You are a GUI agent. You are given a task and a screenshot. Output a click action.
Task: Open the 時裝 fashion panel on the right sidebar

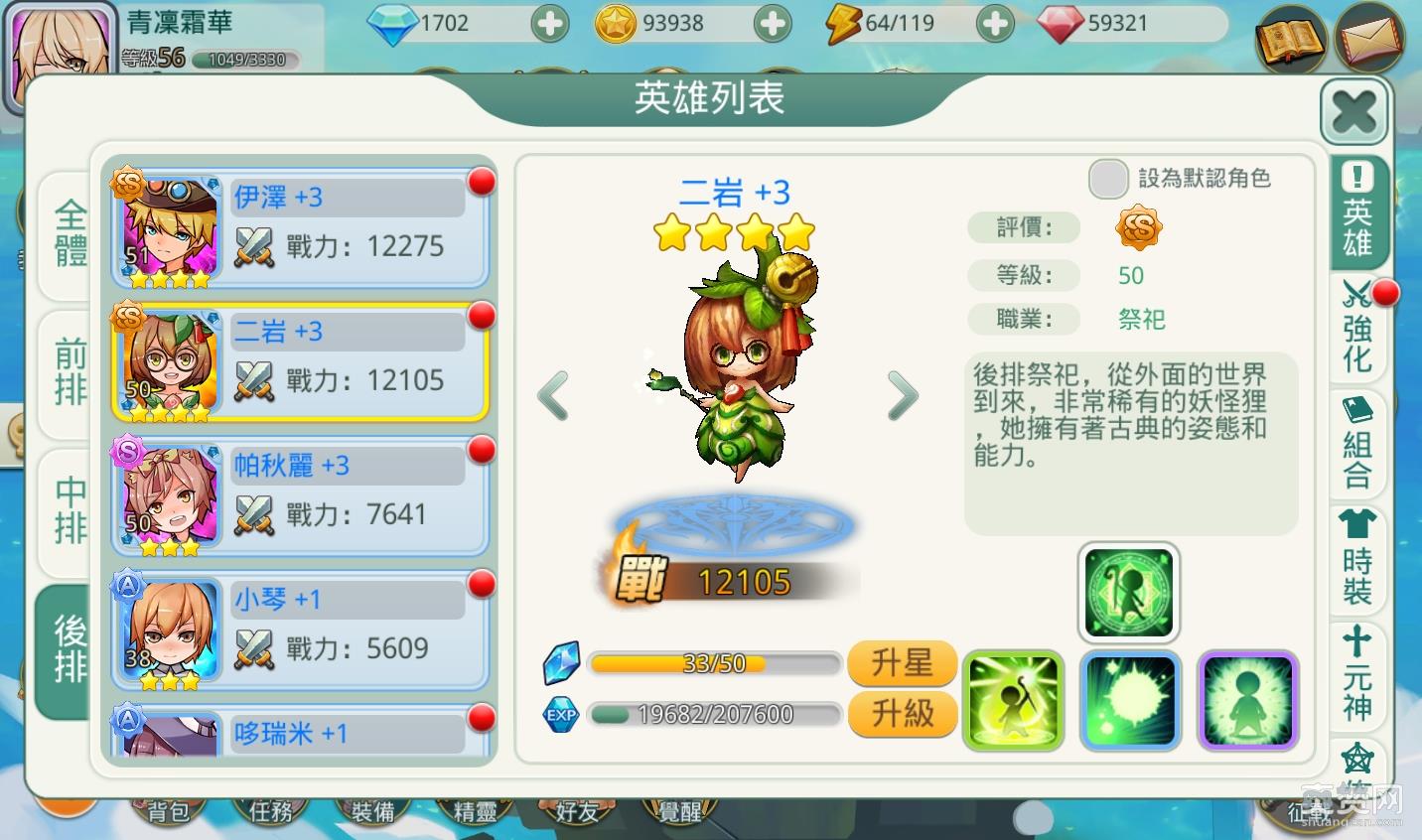[x=1357, y=566]
